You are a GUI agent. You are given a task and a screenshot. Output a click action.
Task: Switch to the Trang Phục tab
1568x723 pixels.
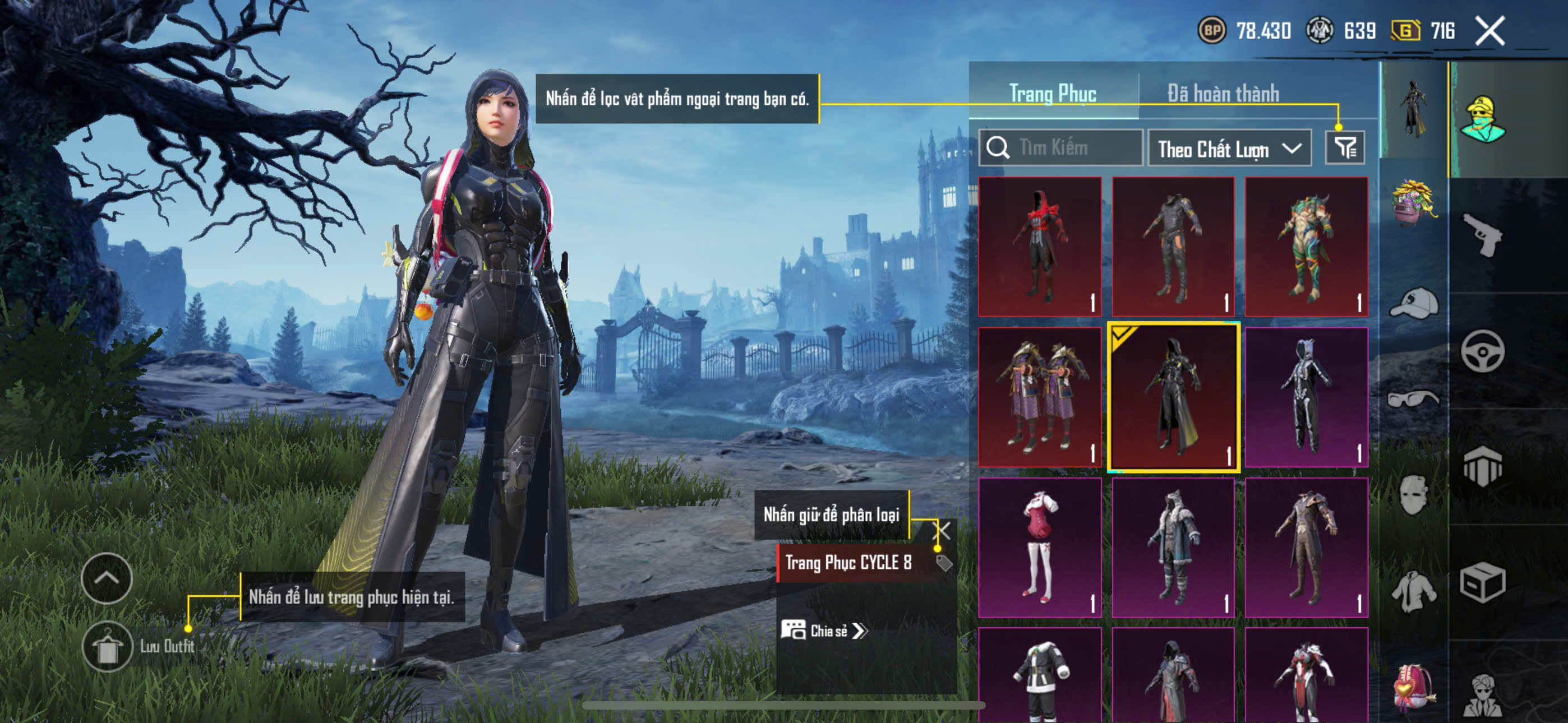pyautogui.click(x=1053, y=94)
